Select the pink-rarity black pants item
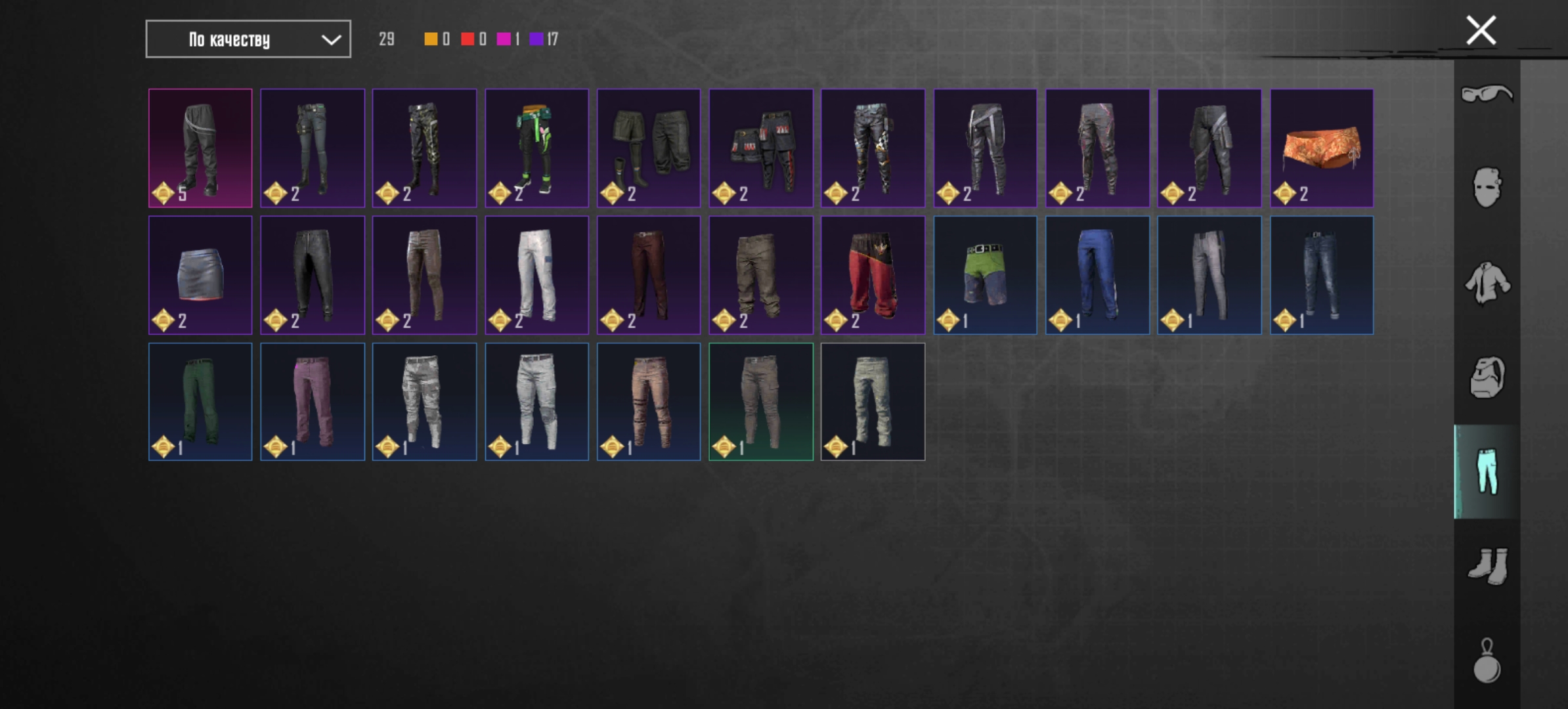Screen dimensions: 1568x709 (x=200, y=148)
